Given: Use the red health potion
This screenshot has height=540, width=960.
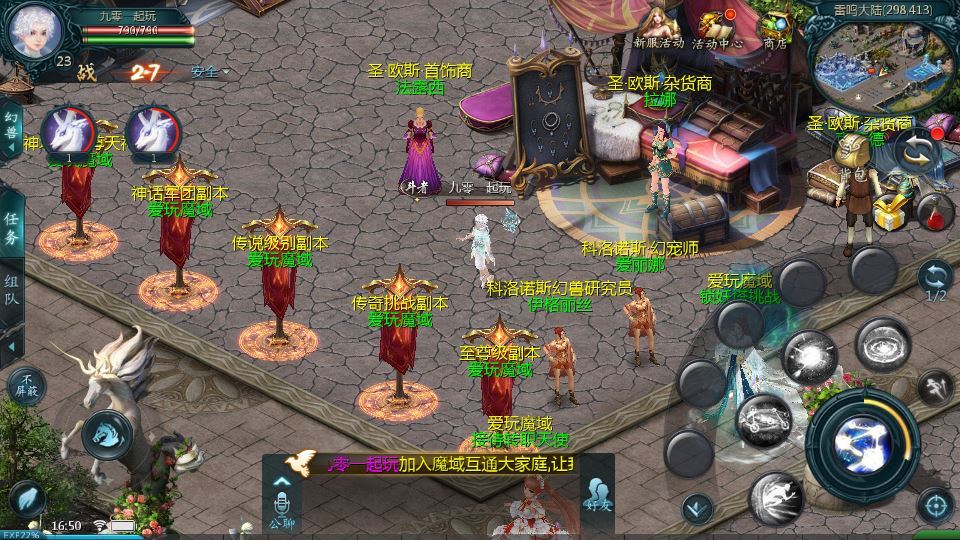Looking at the screenshot, I should [x=933, y=212].
